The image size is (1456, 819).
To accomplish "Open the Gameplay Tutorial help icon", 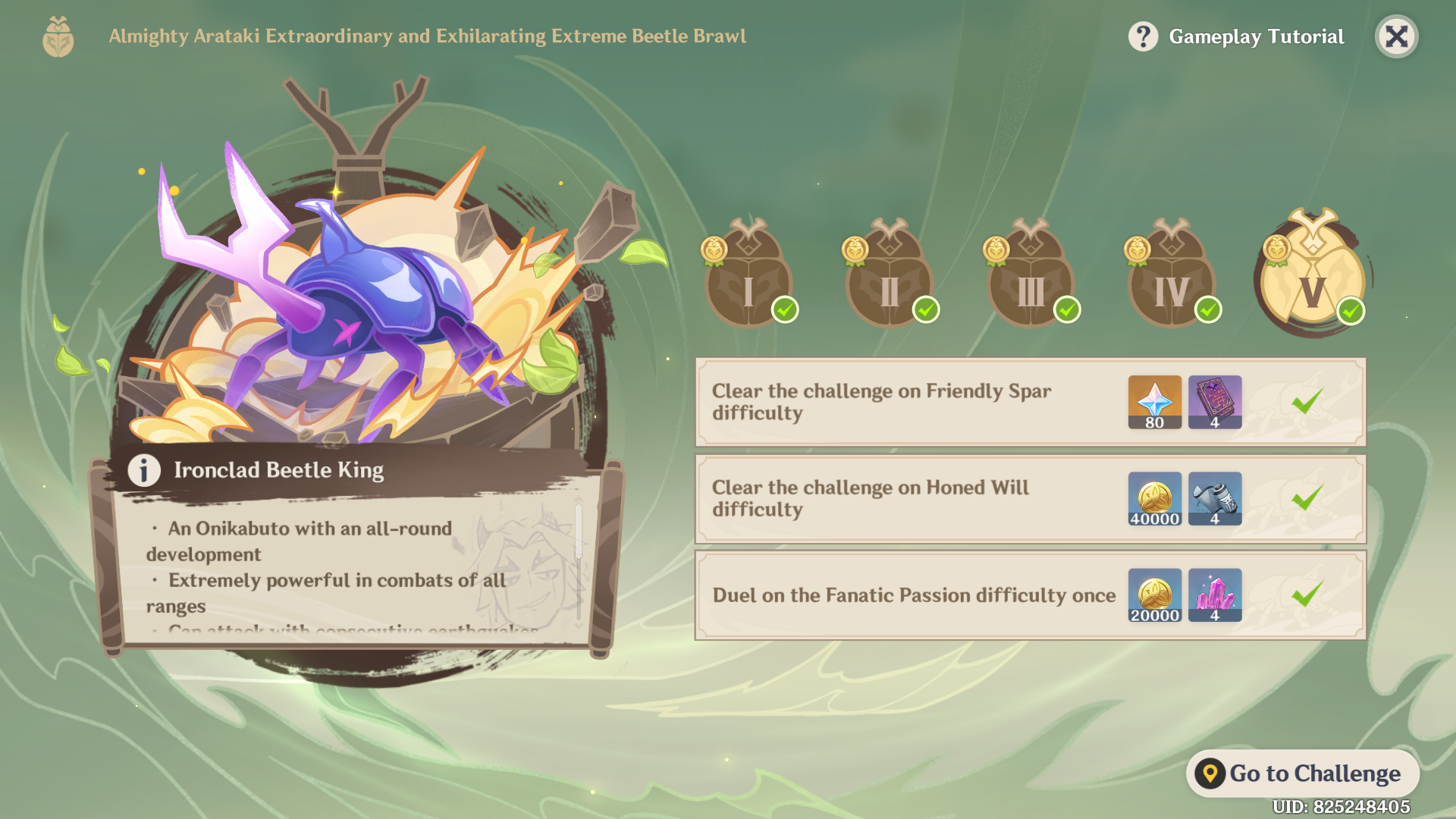I will coord(1144,36).
